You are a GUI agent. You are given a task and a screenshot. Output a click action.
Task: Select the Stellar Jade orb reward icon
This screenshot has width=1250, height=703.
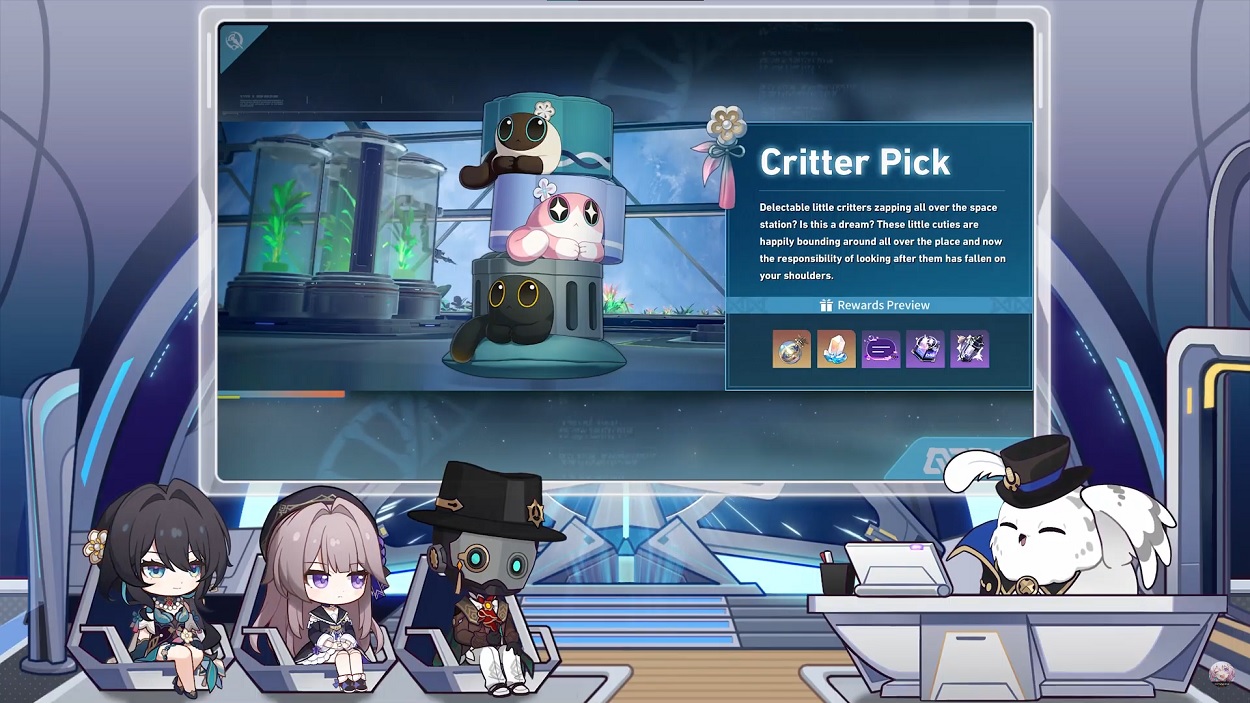(791, 349)
